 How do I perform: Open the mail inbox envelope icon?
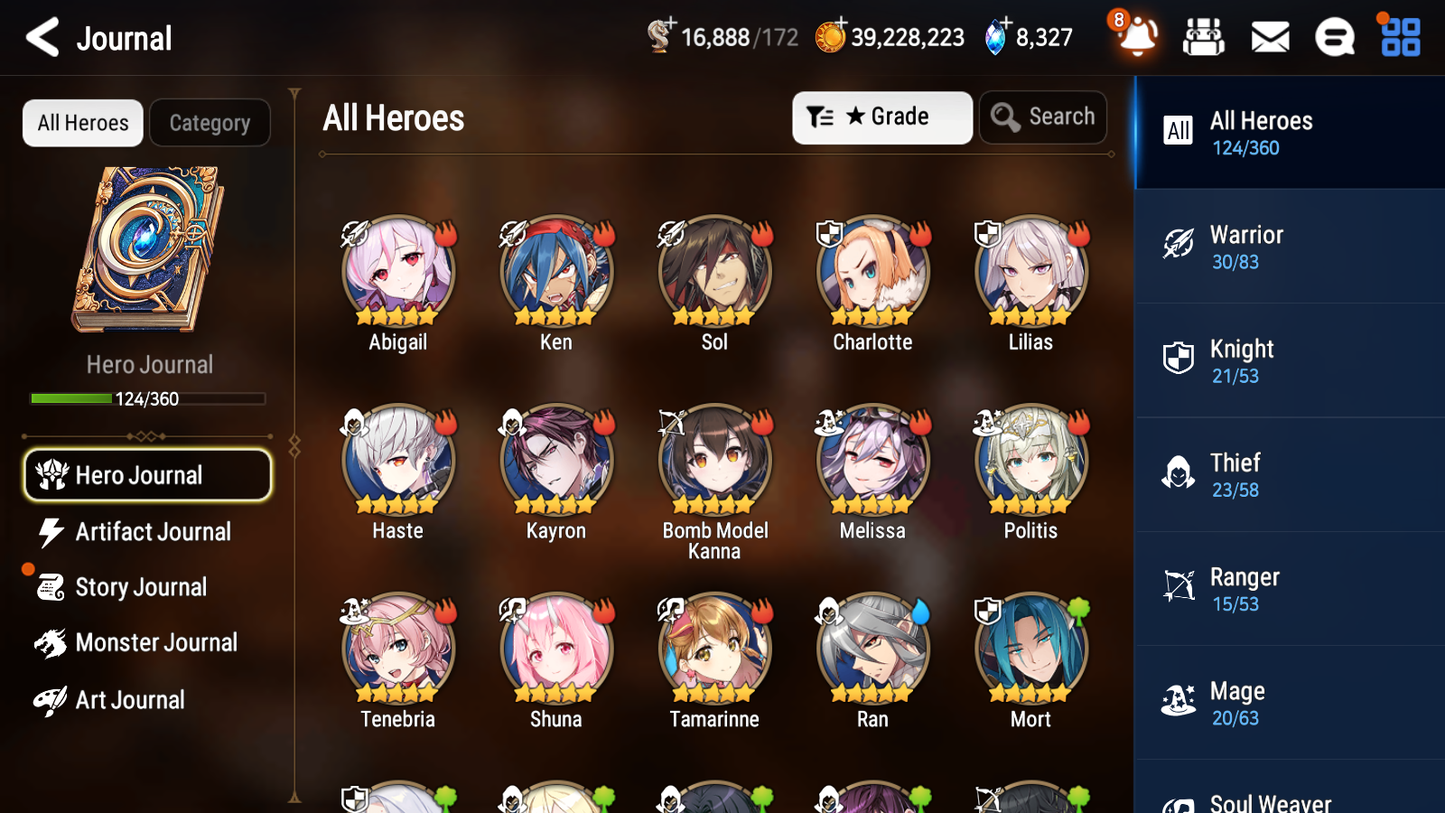1269,36
